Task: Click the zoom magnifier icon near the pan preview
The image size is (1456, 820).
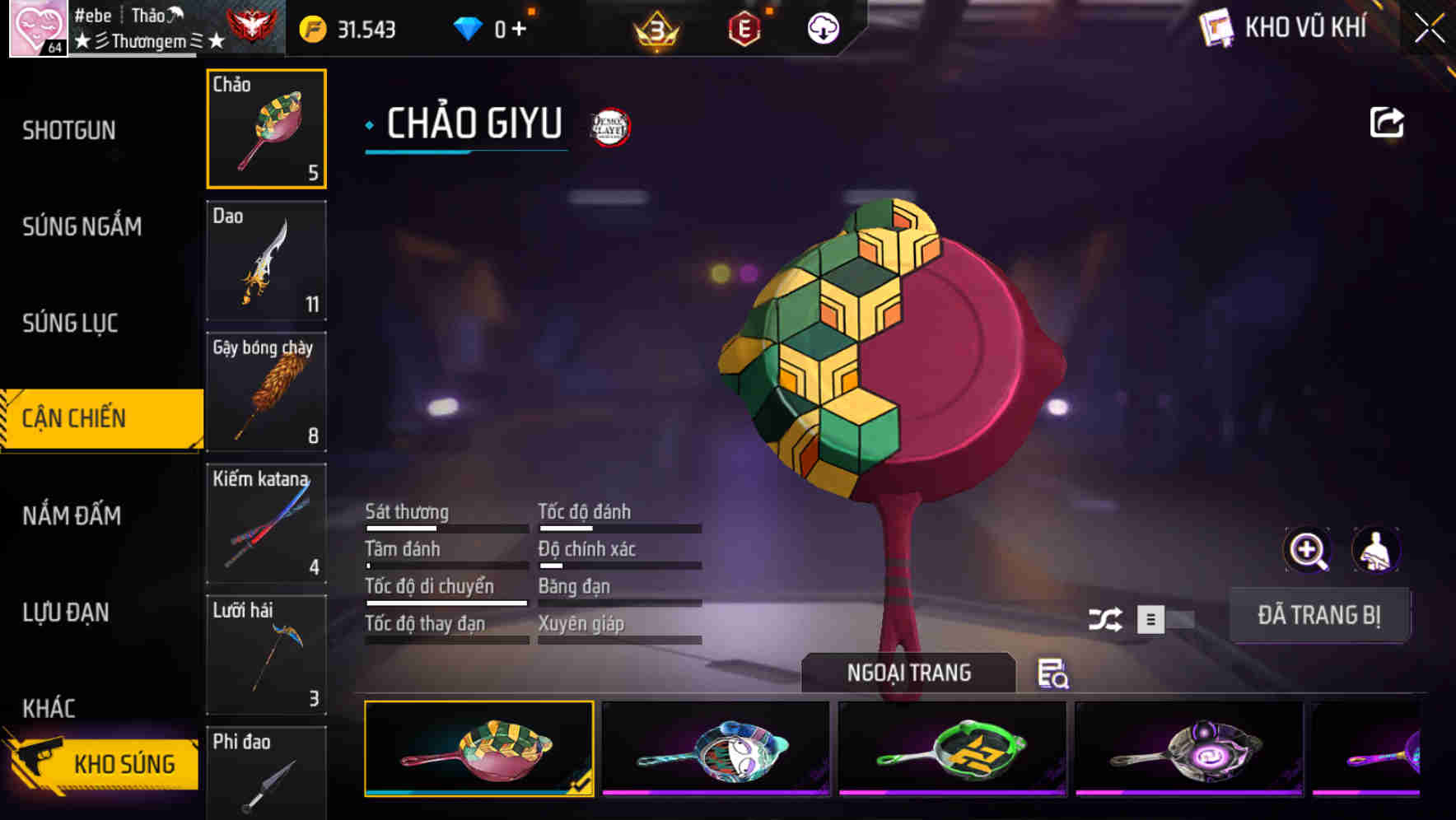Action: [1306, 549]
